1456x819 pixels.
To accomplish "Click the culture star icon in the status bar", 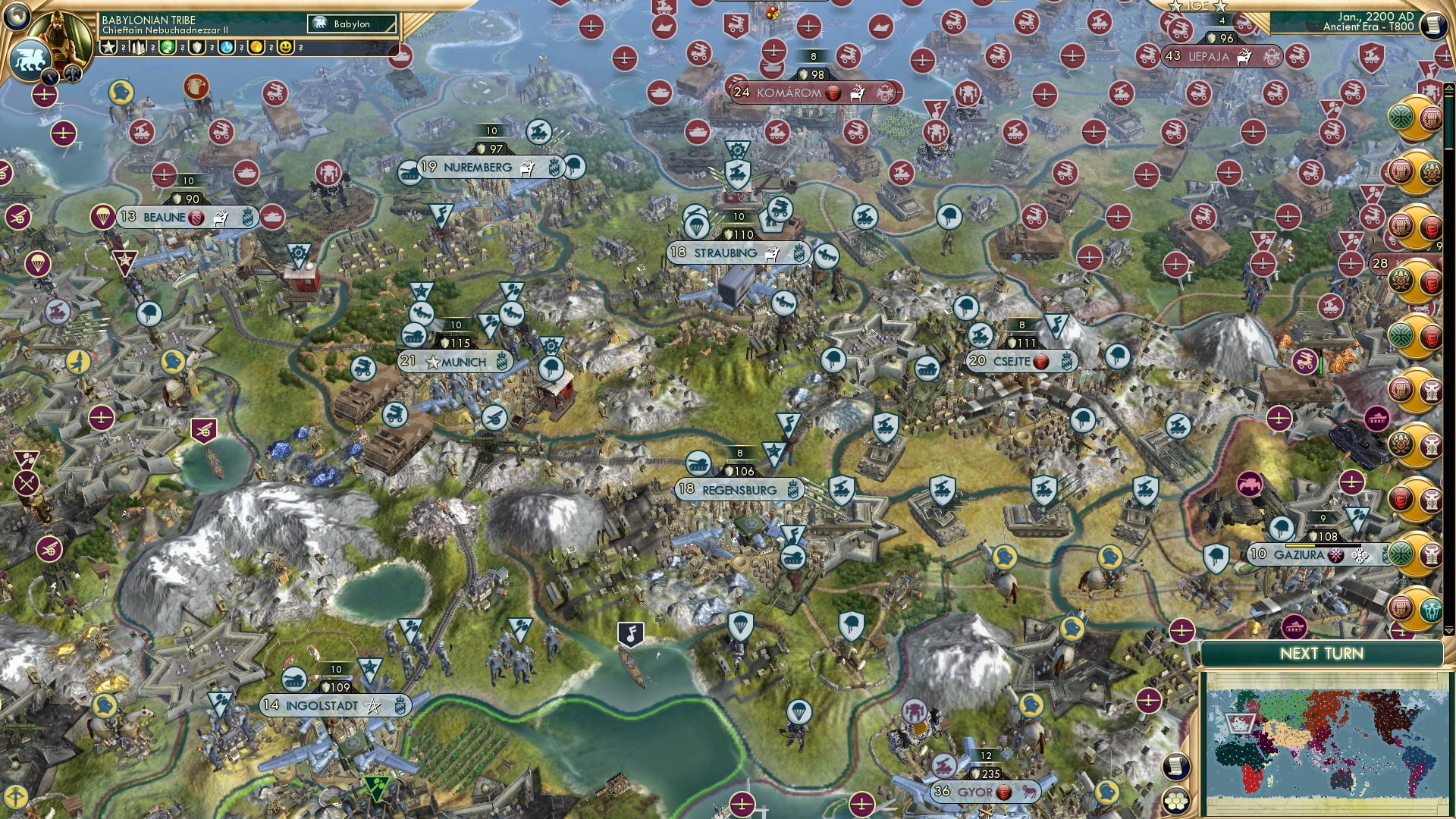I will [x=108, y=47].
